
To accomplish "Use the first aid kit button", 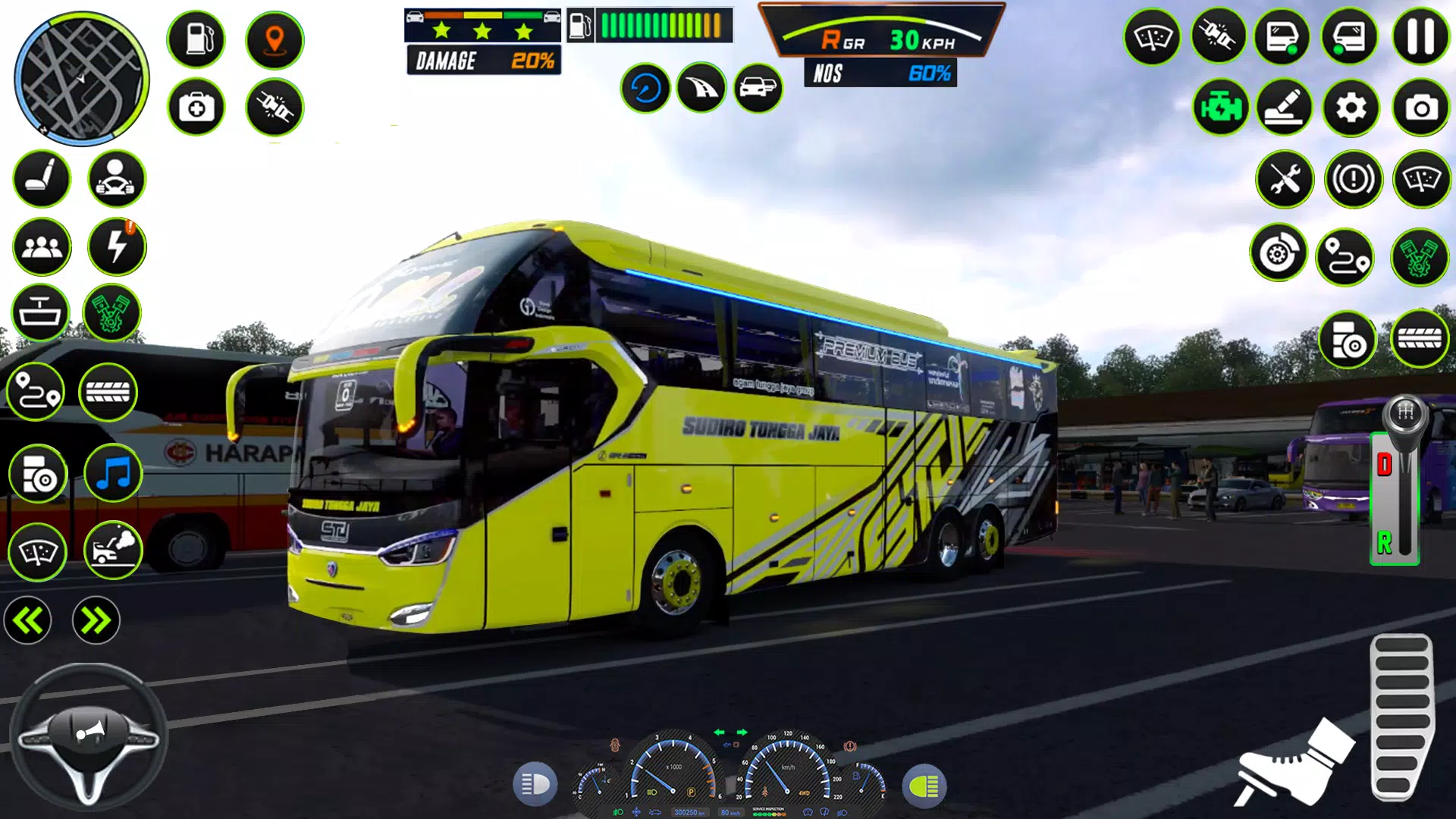I will [196, 108].
